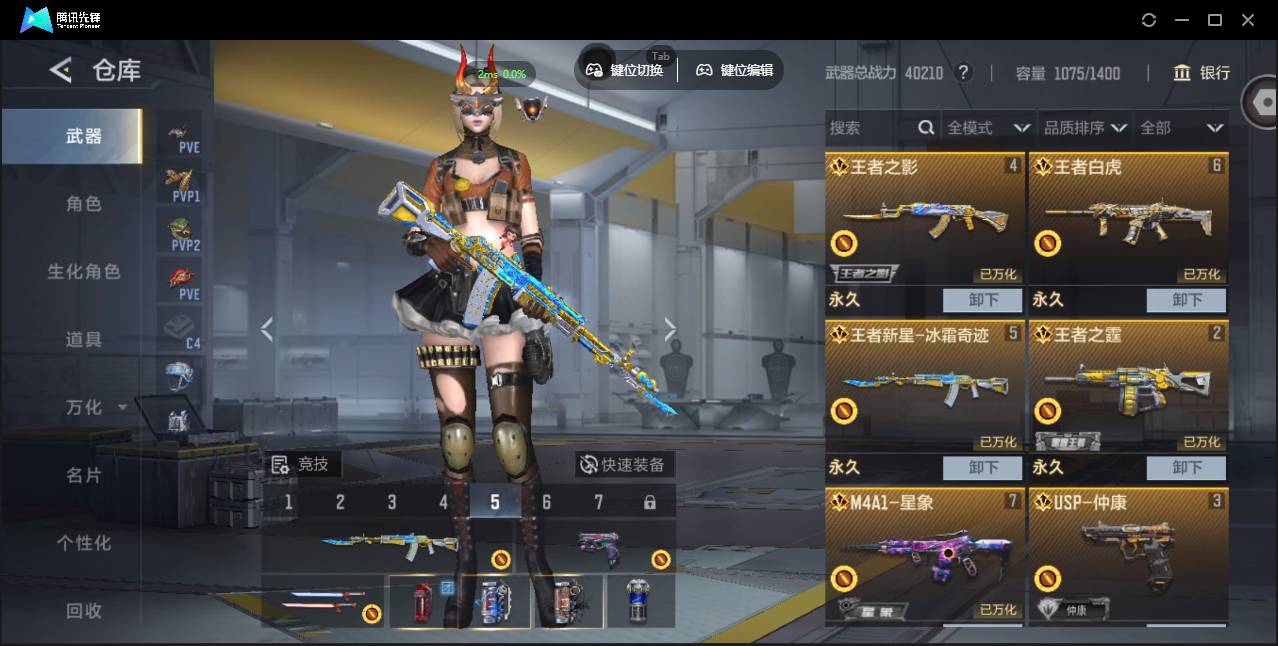Open the 个性化 section

(x=84, y=543)
